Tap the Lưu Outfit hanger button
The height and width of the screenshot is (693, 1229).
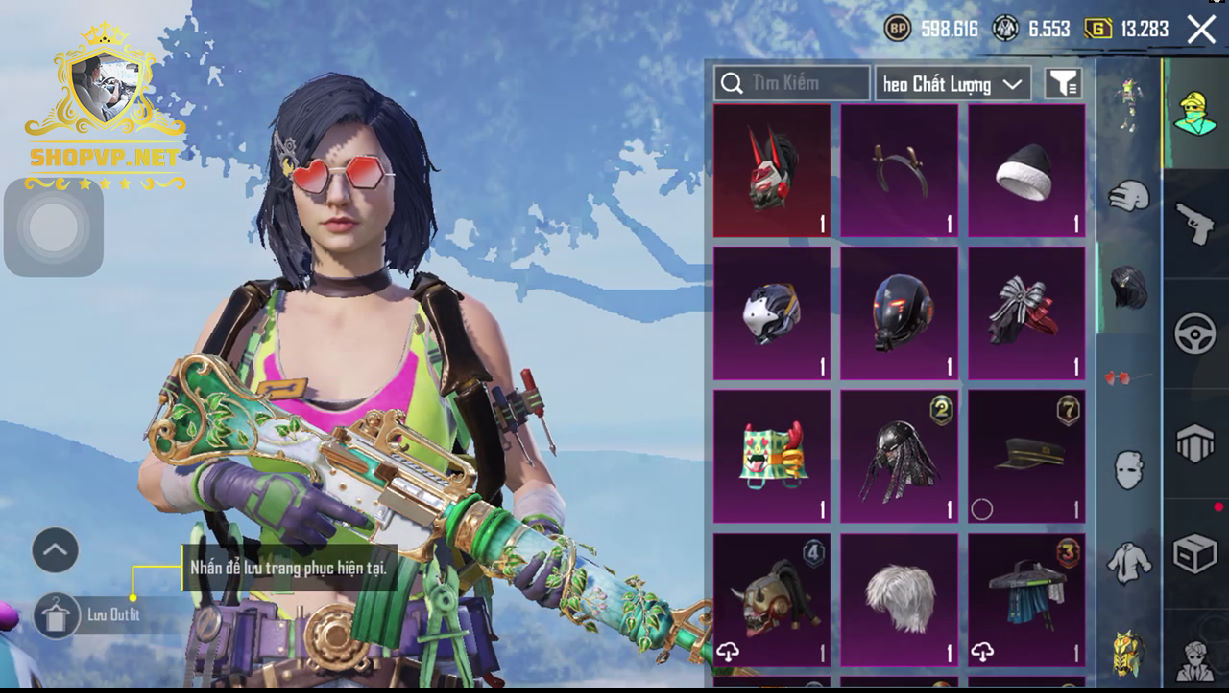(x=57, y=615)
